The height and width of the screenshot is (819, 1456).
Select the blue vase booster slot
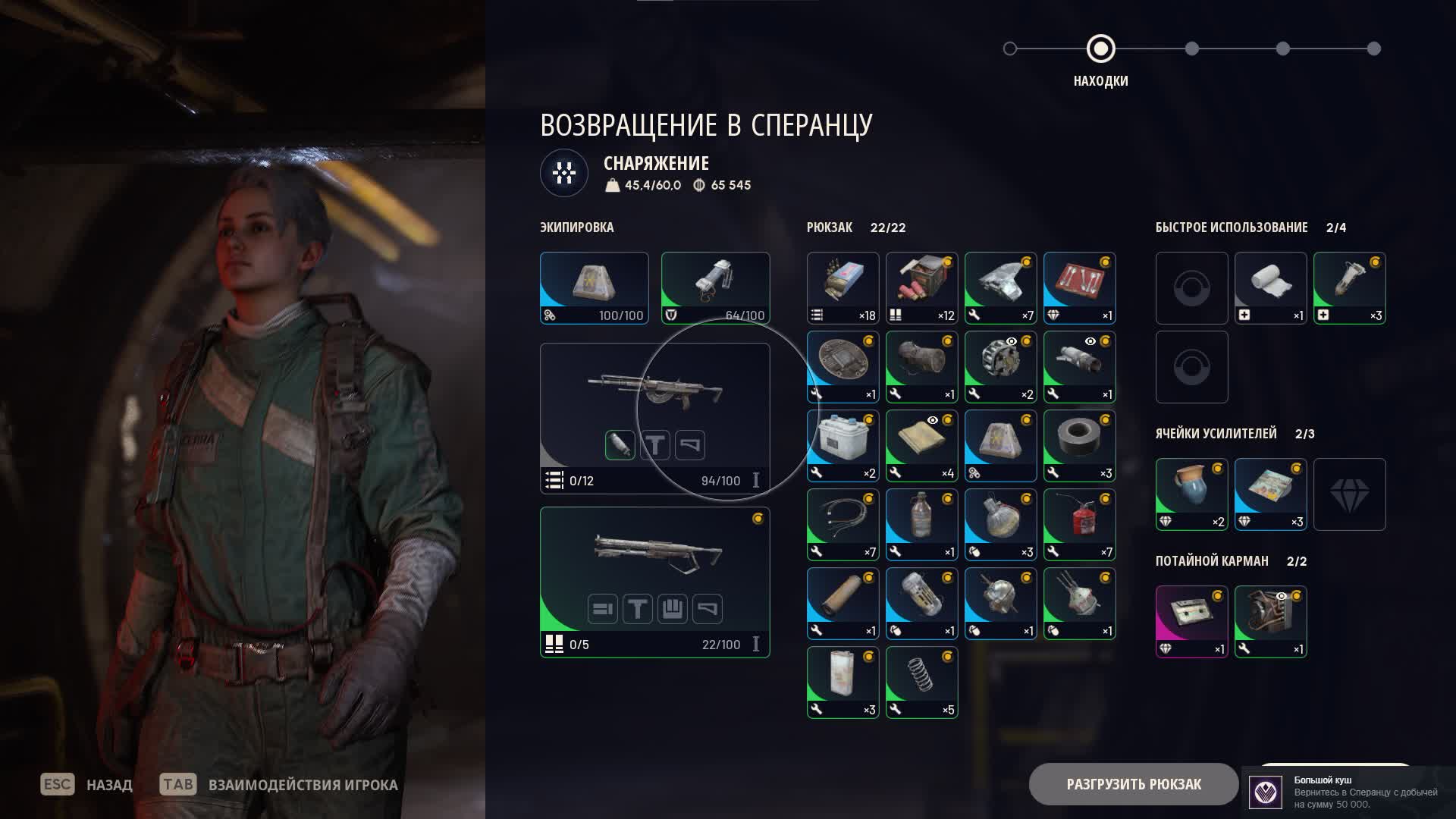[x=1191, y=494]
